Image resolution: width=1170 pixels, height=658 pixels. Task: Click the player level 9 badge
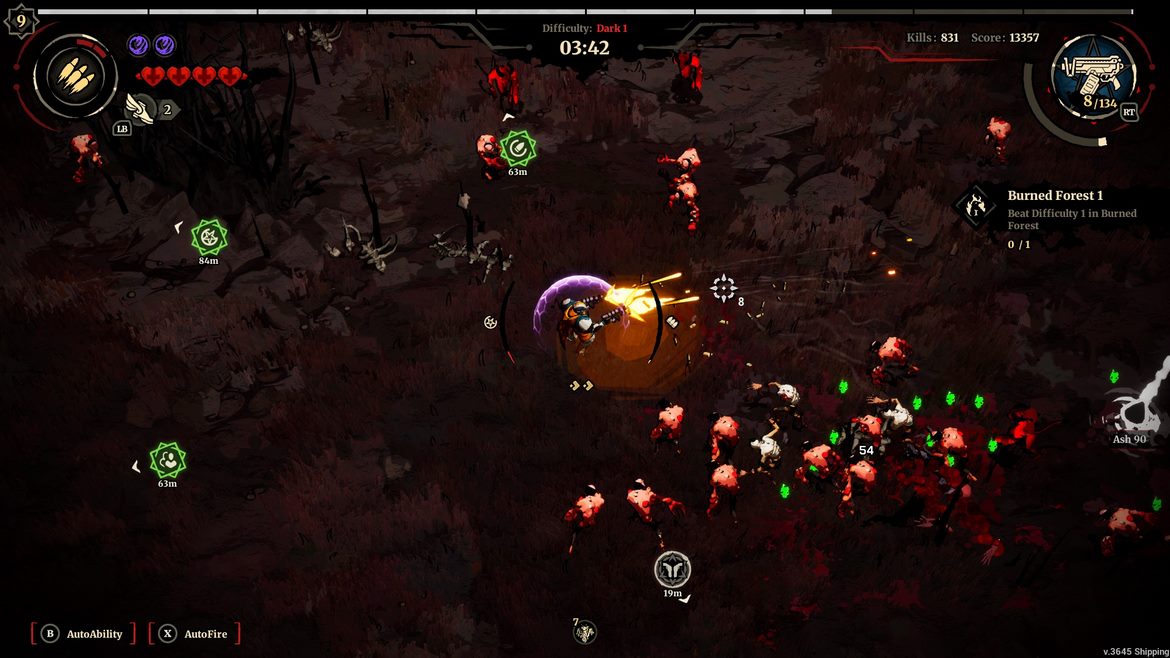click(20, 20)
